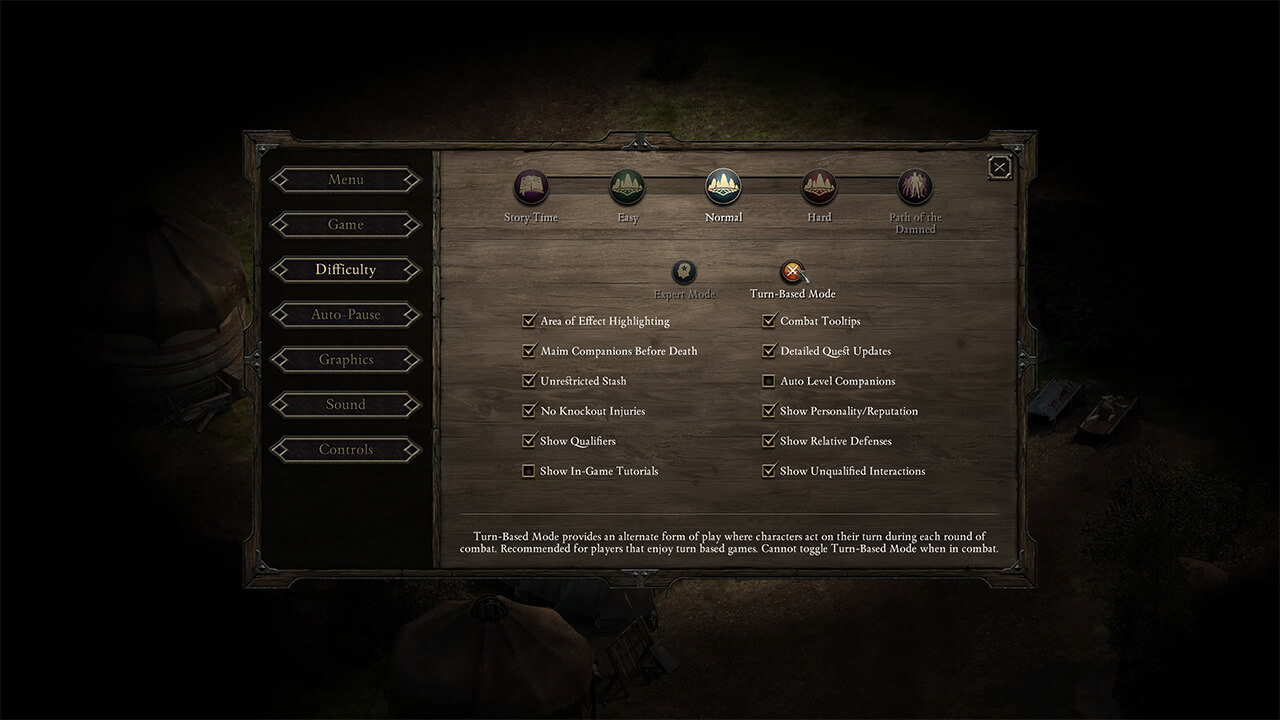Disable No Knockout Injuries
This screenshot has height=720, width=1280.
pos(528,410)
